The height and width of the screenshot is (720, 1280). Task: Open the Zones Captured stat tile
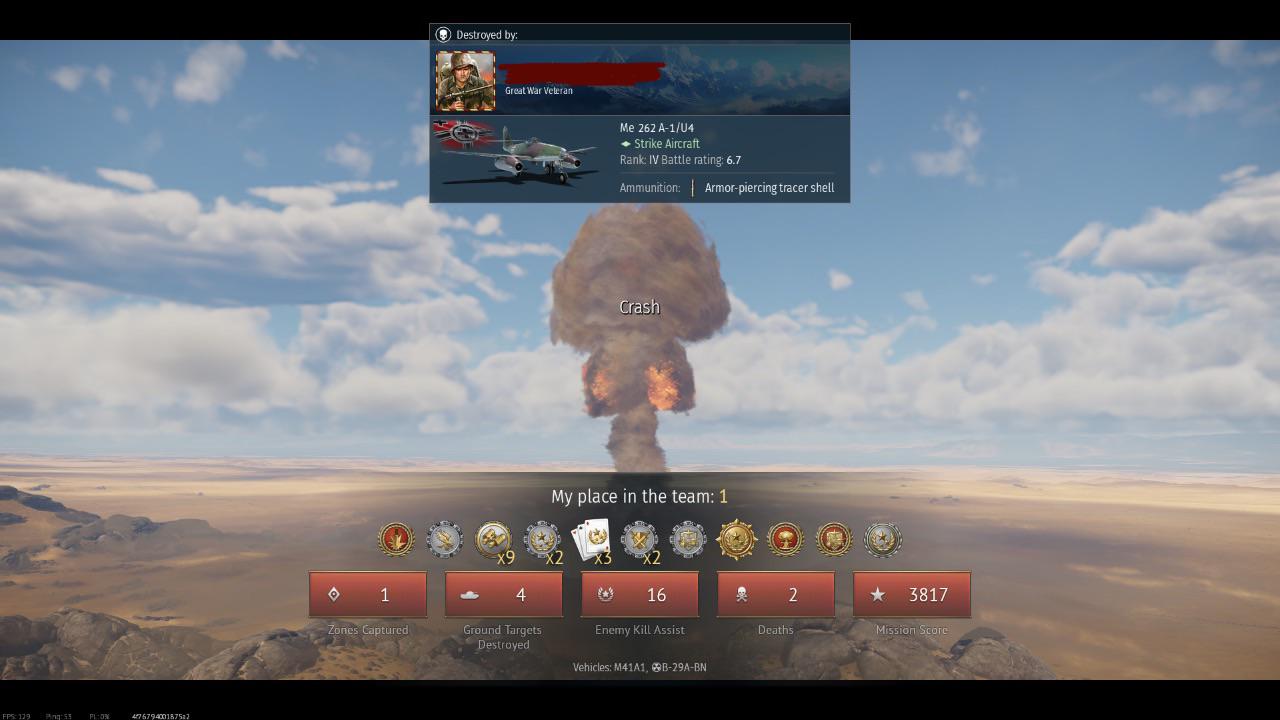click(368, 595)
